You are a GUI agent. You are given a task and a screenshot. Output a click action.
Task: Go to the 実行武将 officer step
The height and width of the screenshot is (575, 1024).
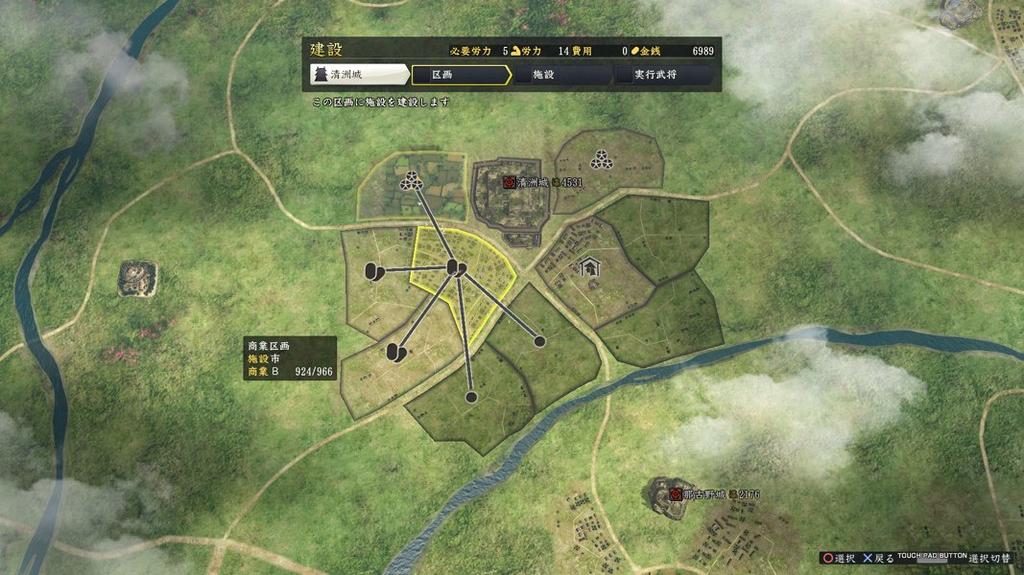(660, 75)
